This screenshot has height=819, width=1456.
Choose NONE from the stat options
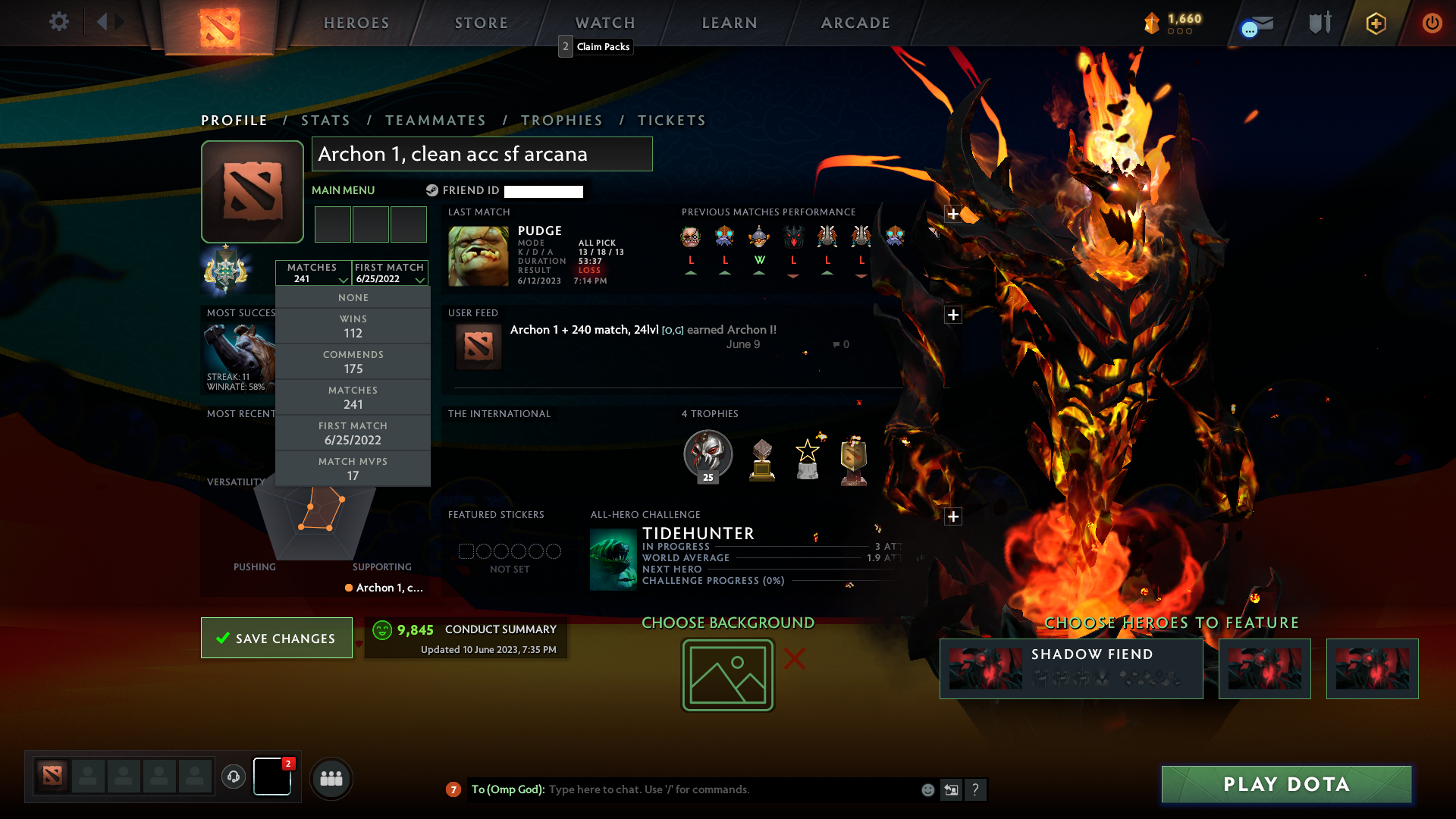click(x=353, y=297)
